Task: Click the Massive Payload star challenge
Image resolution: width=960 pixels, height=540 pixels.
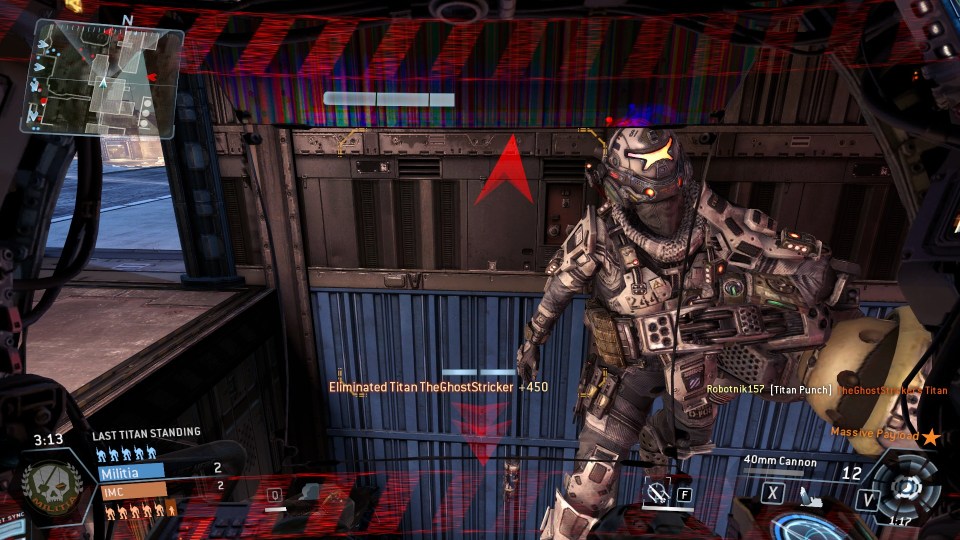Action: click(x=886, y=435)
